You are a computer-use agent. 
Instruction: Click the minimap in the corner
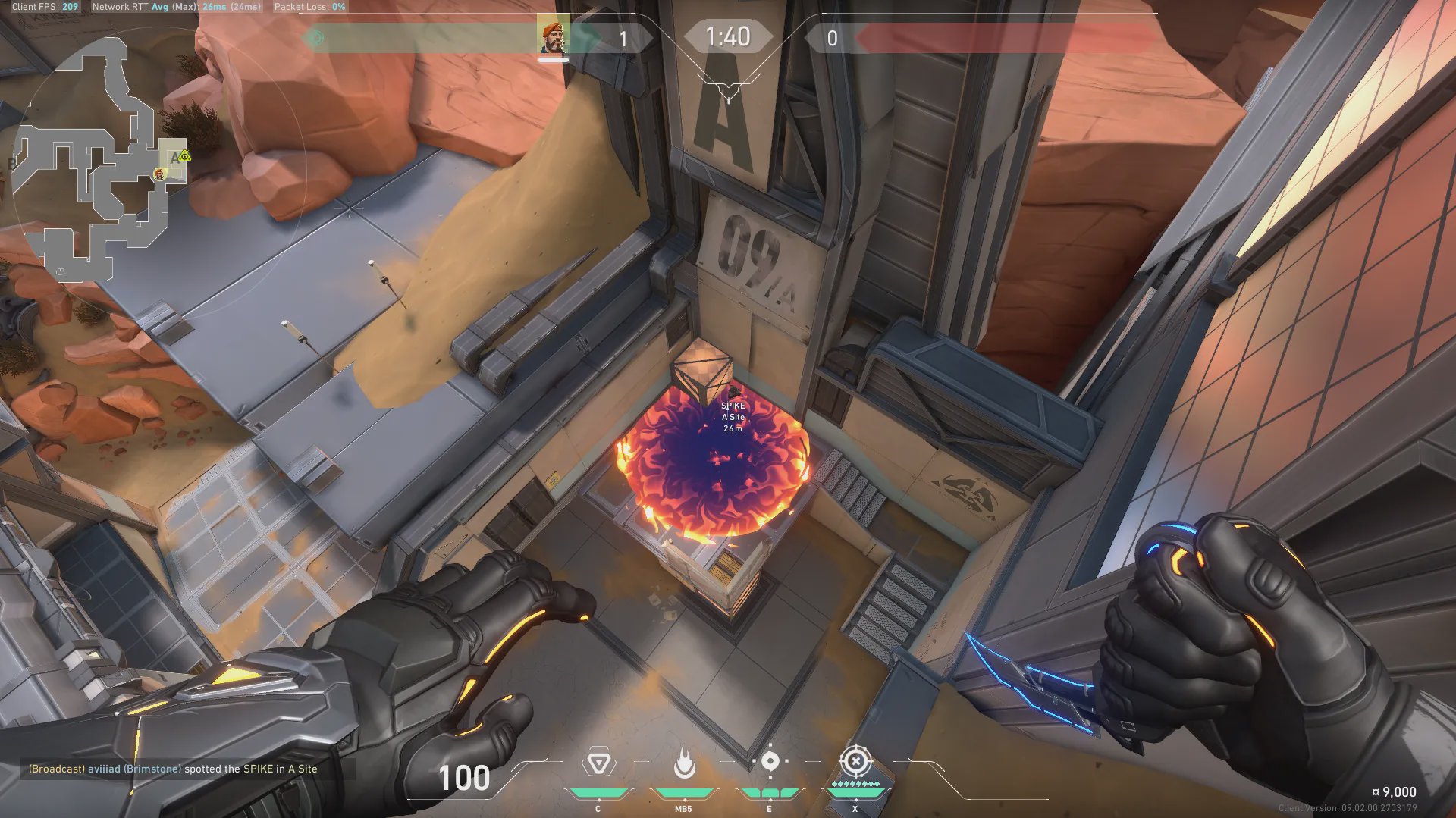(x=99, y=159)
